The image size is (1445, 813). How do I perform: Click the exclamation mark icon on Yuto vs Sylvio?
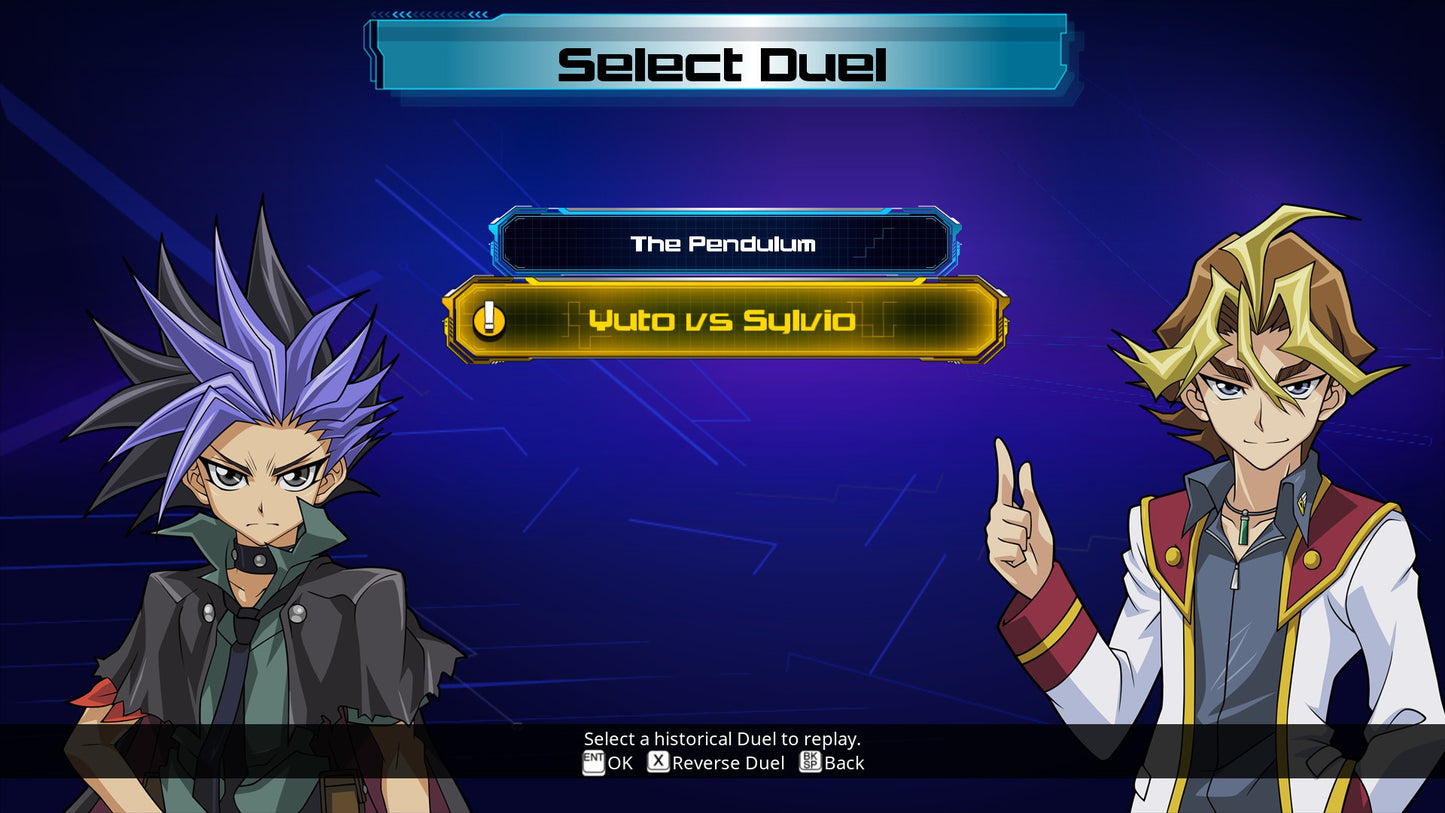(488, 322)
